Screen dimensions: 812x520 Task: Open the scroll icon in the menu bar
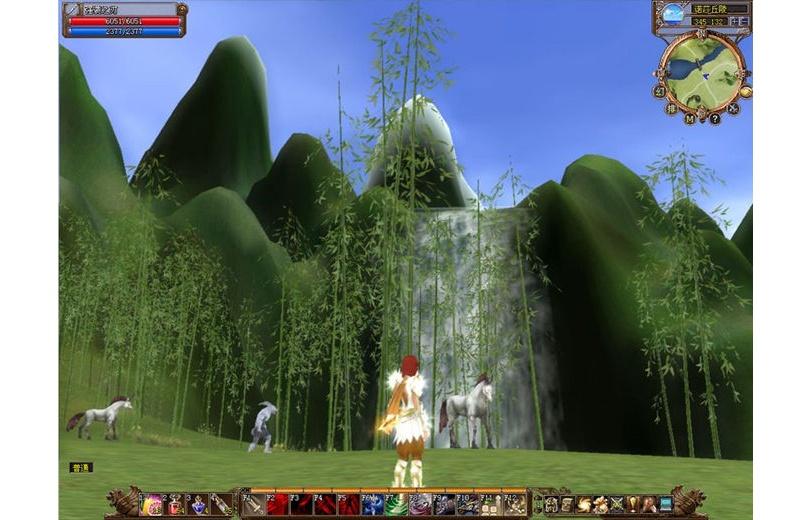click(567, 504)
